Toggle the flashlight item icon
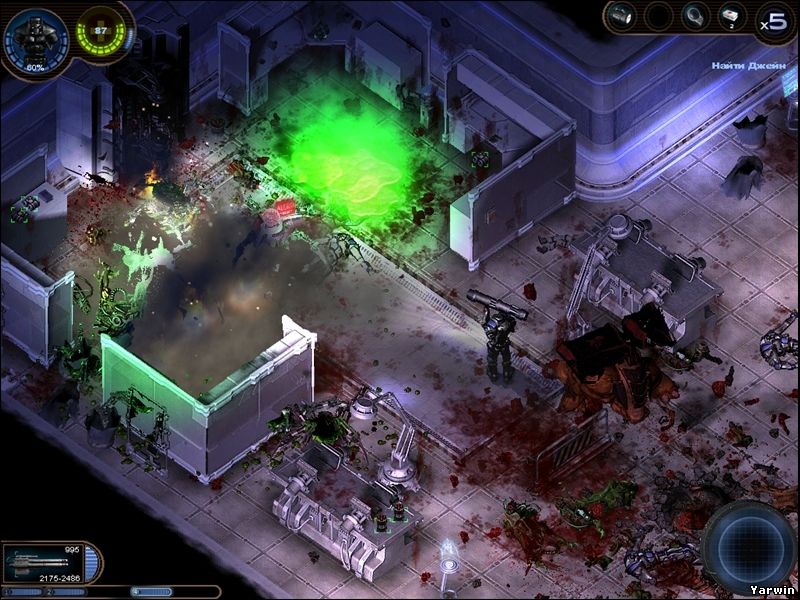 (622, 16)
